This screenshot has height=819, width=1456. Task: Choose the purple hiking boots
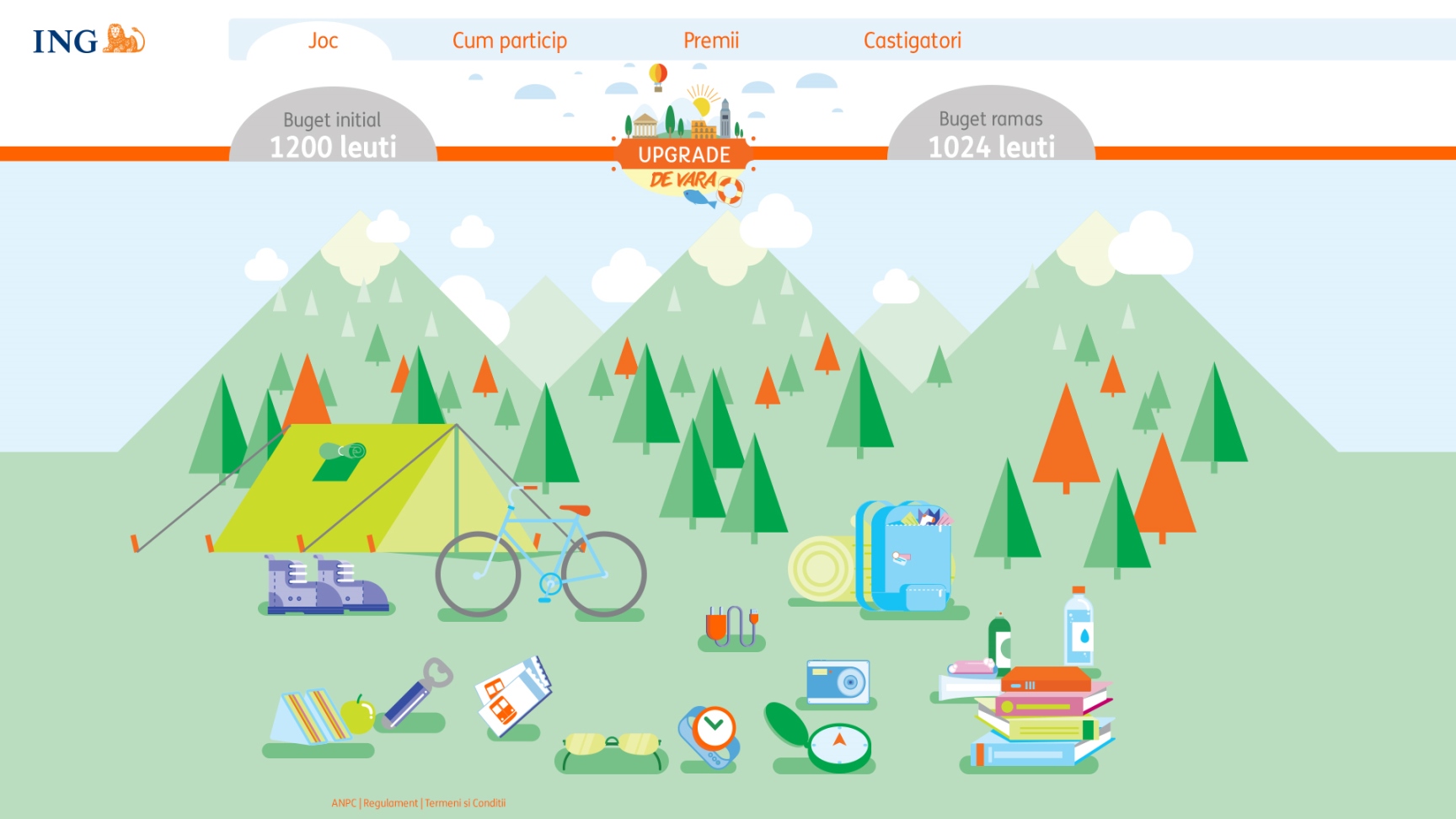point(325,584)
